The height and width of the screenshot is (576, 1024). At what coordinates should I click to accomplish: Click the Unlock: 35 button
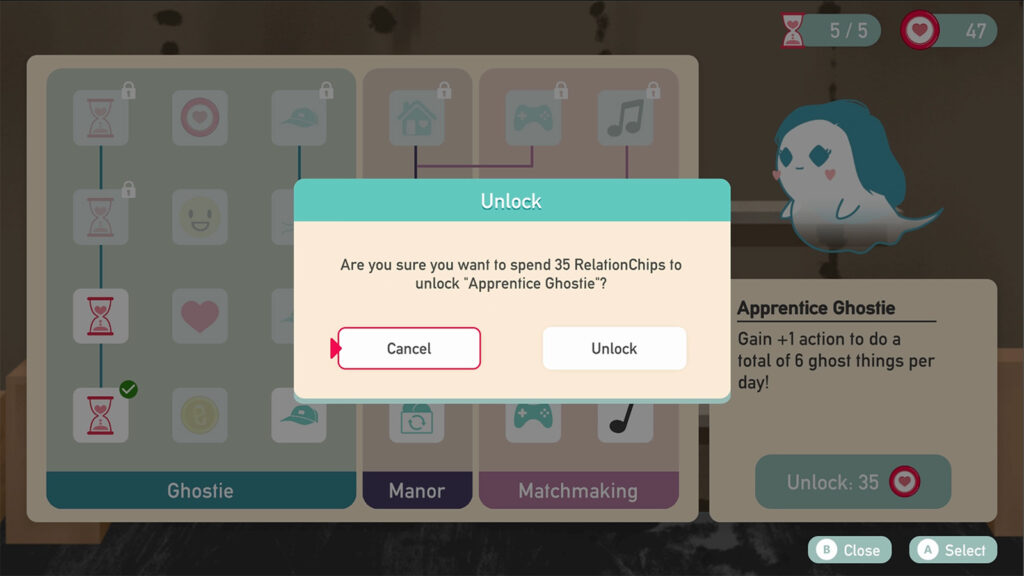(852, 482)
